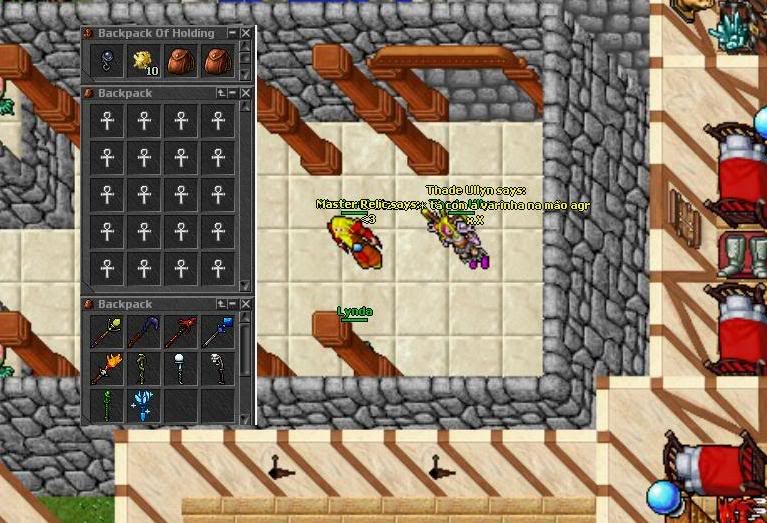Image resolution: width=767 pixels, height=523 pixels.
Task: Click the wands backpack scrollbar down arrow
Action: [246, 419]
